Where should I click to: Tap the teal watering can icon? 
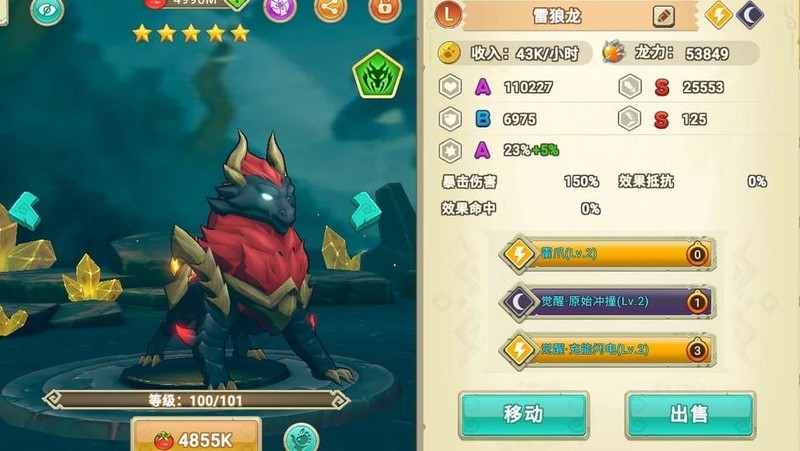(x=300, y=438)
